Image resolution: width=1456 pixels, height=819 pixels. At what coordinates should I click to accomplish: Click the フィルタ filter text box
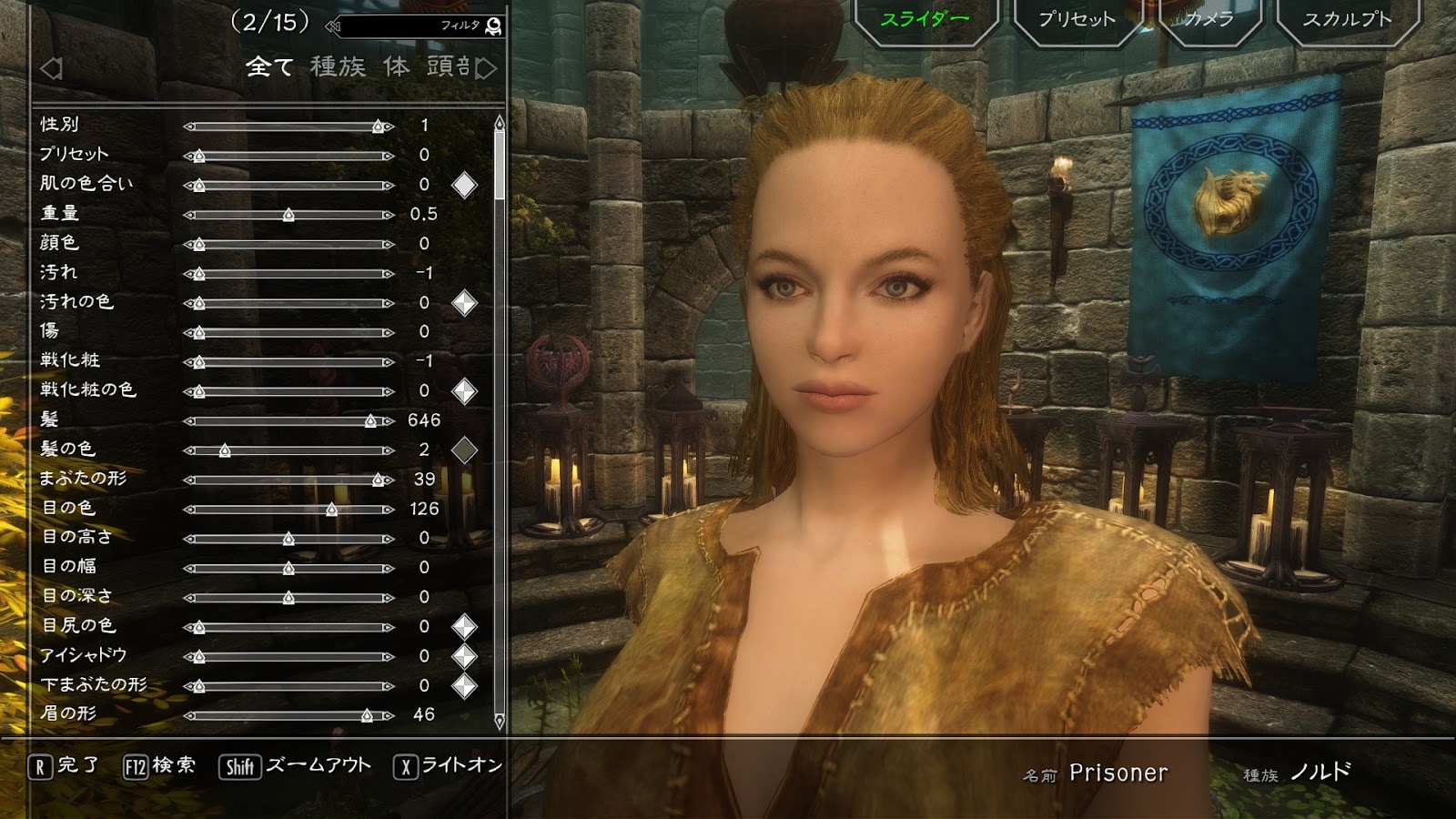click(x=414, y=26)
